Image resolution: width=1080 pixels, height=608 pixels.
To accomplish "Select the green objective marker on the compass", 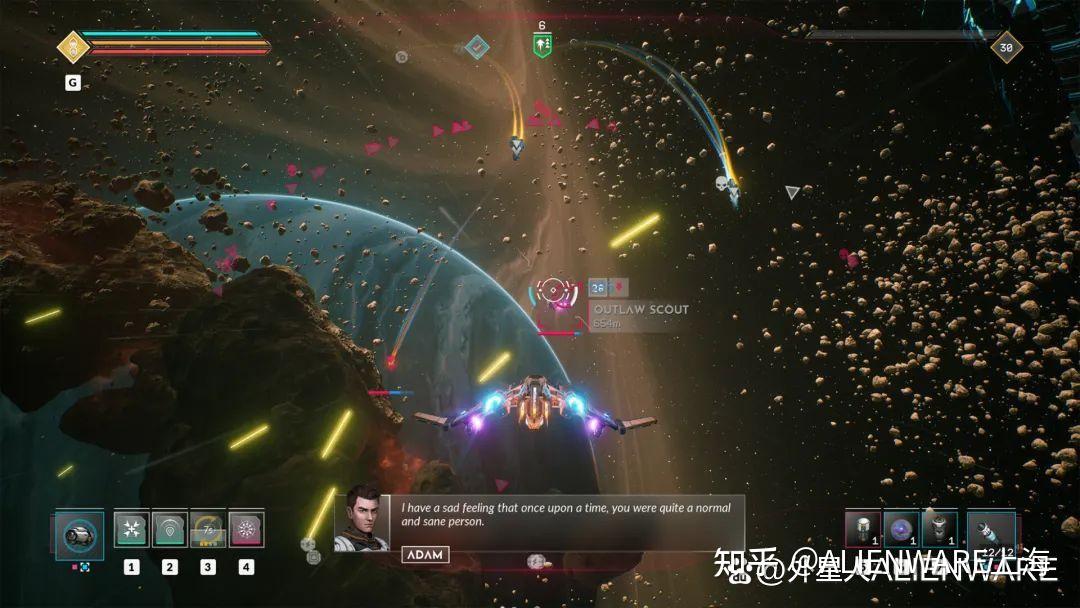I will [543, 45].
